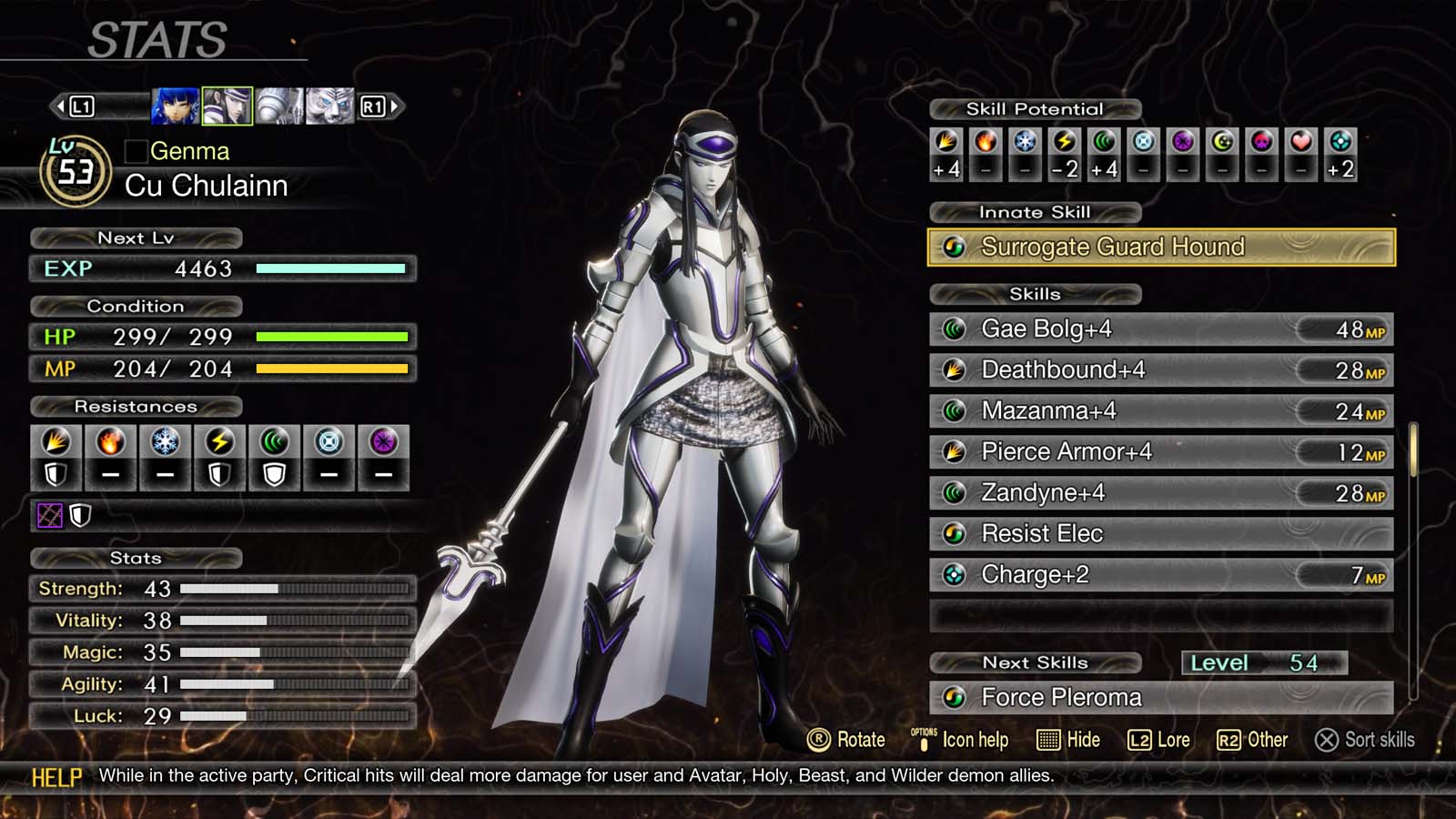Expand the Next Skills section
The height and width of the screenshot is (819, 1456).
[1036, 663]
